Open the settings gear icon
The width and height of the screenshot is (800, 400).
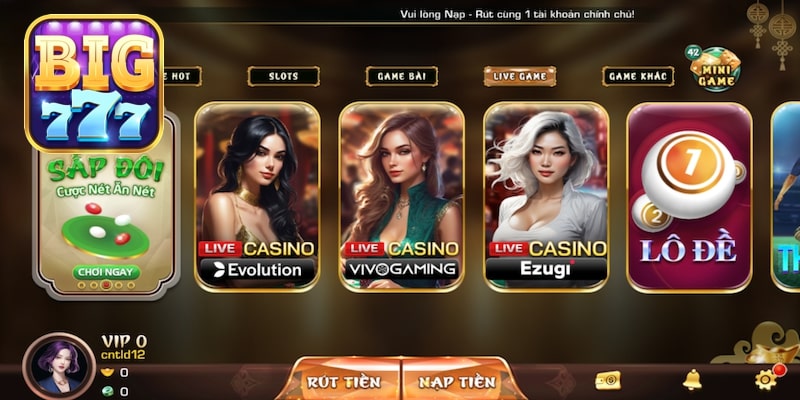(767, 379)
